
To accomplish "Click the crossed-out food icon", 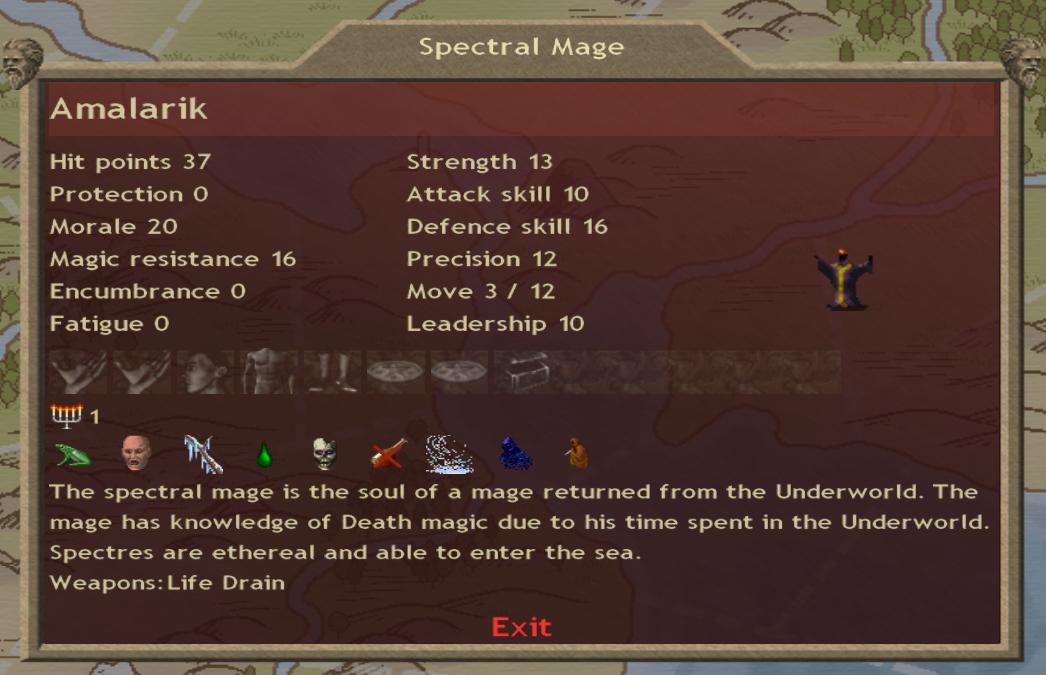I will (x=387, y=455).
